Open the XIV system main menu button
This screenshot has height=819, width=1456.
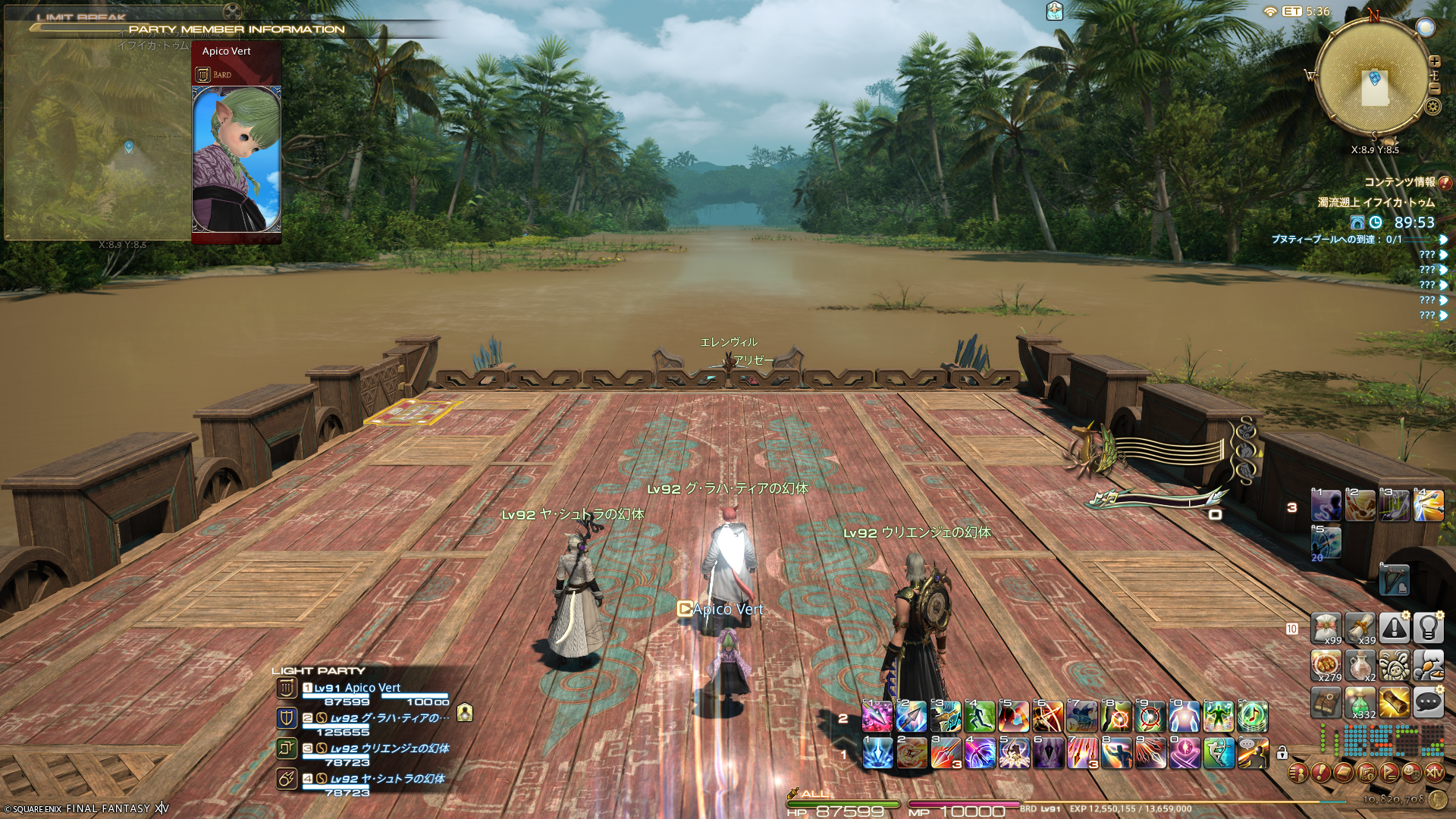click(1434, 773)
